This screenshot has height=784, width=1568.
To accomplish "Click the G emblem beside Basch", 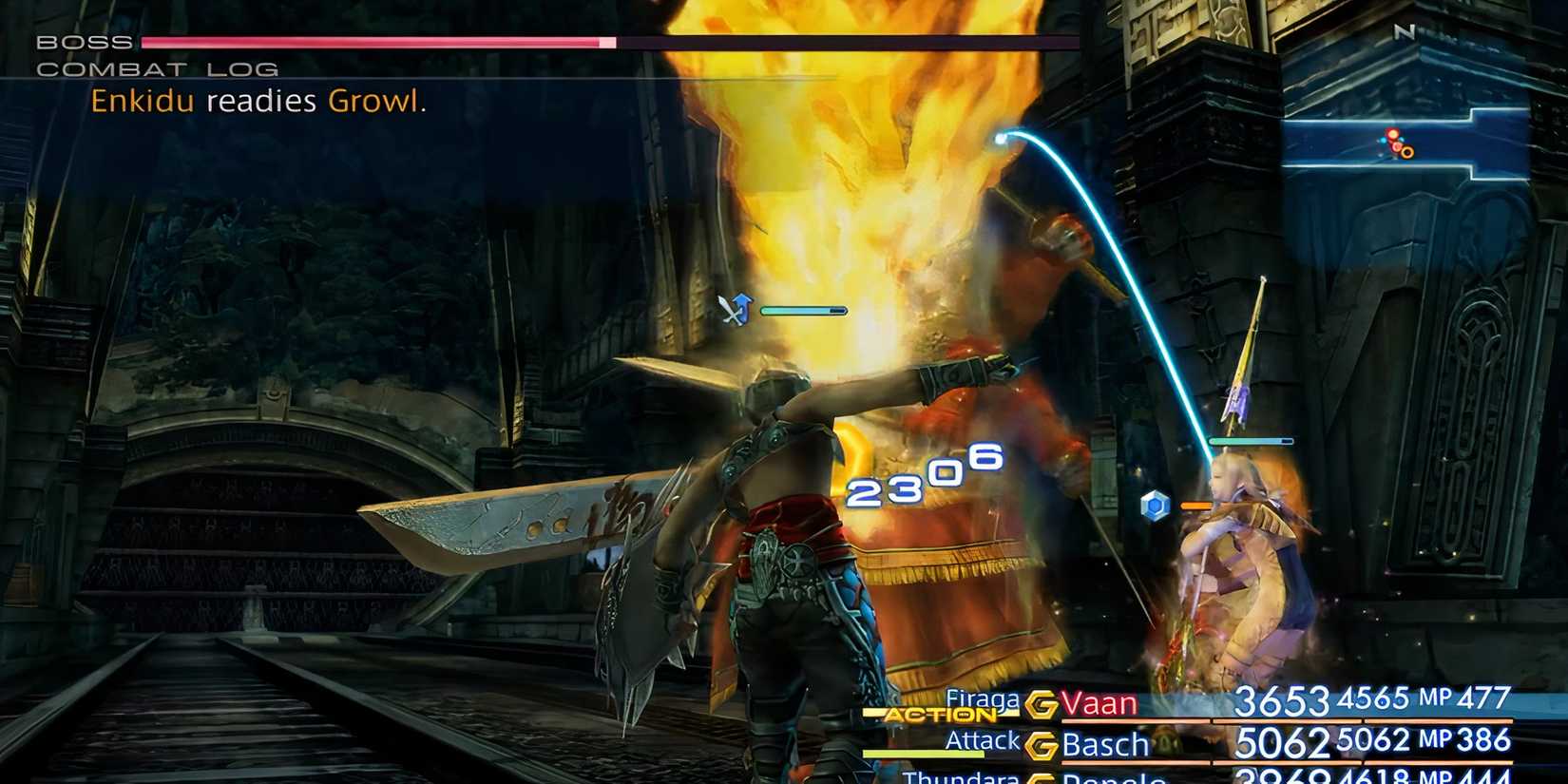I will (1041, 745).
